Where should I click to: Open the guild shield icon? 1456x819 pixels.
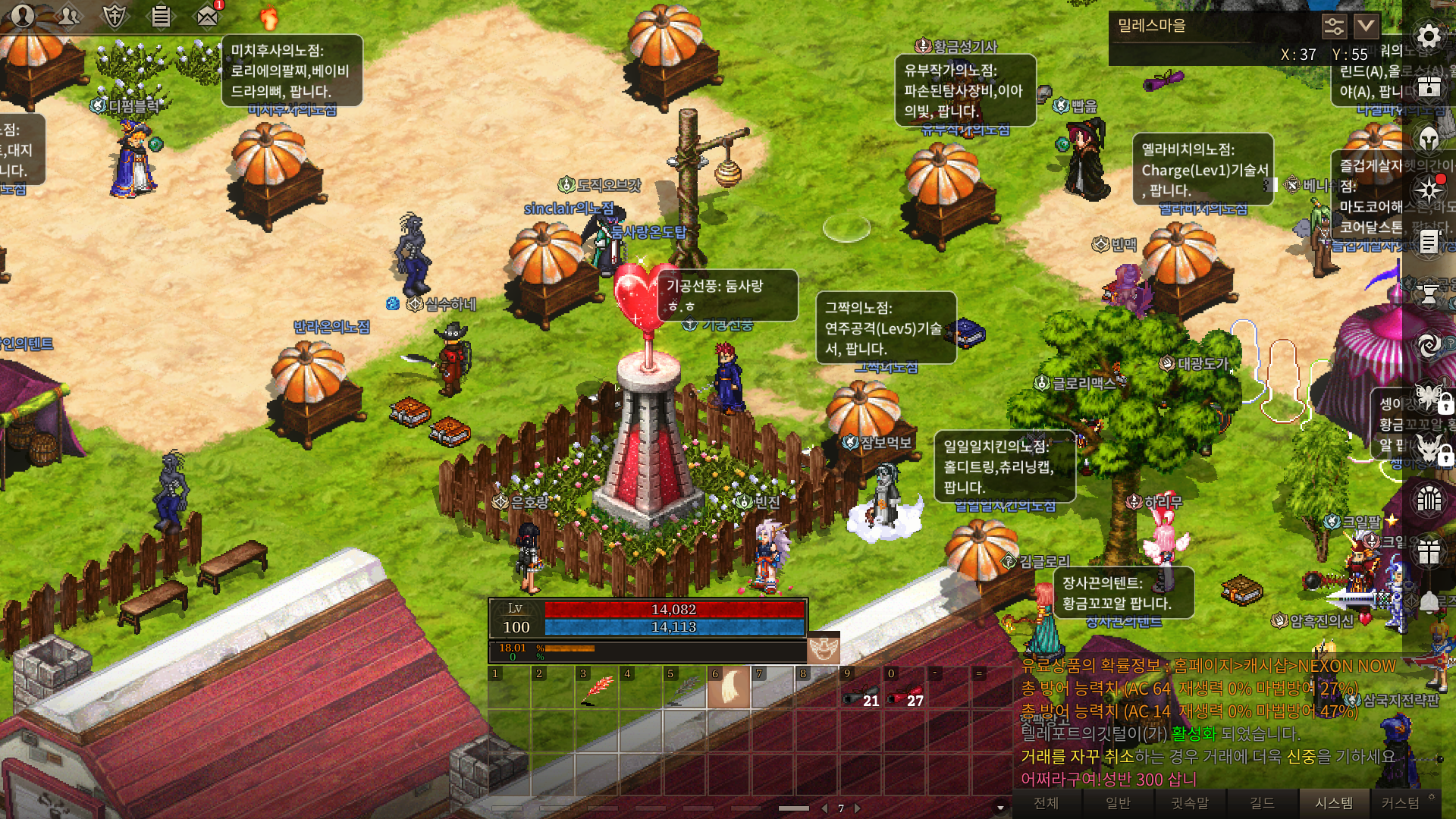115,15
